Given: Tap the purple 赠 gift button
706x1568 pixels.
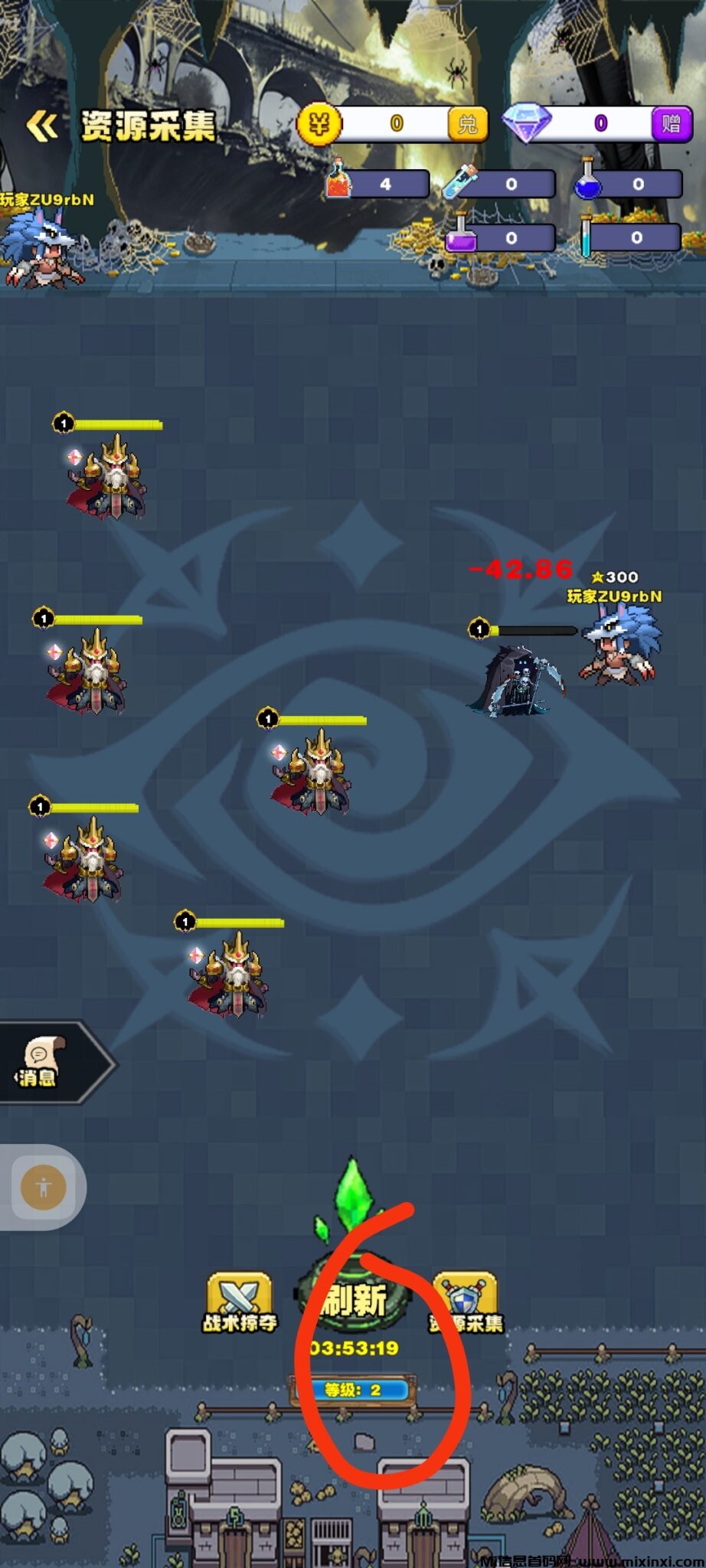Looking at the screenshot, I should [x=671, y=123].
